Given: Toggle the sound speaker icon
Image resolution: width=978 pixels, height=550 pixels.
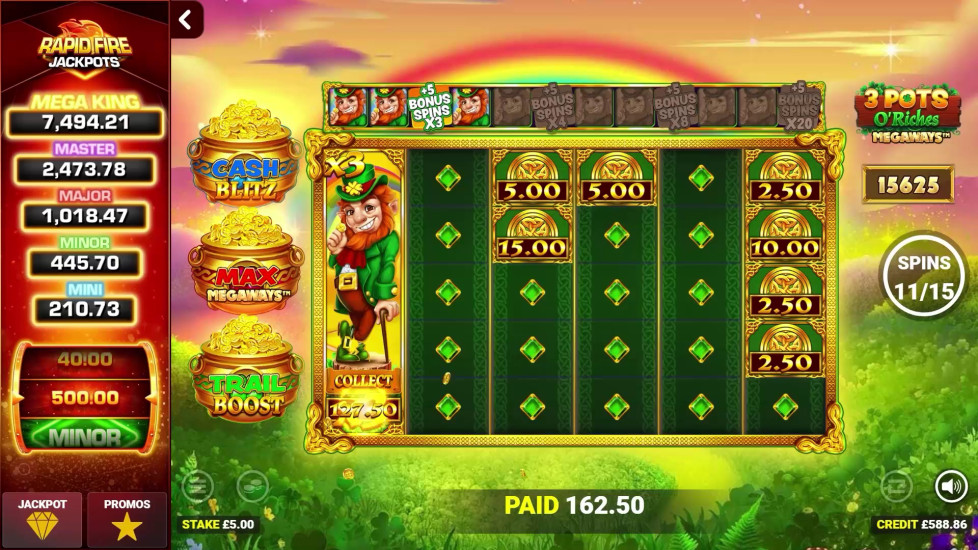Looking at the screenshot, I should [x=950, y=486].
